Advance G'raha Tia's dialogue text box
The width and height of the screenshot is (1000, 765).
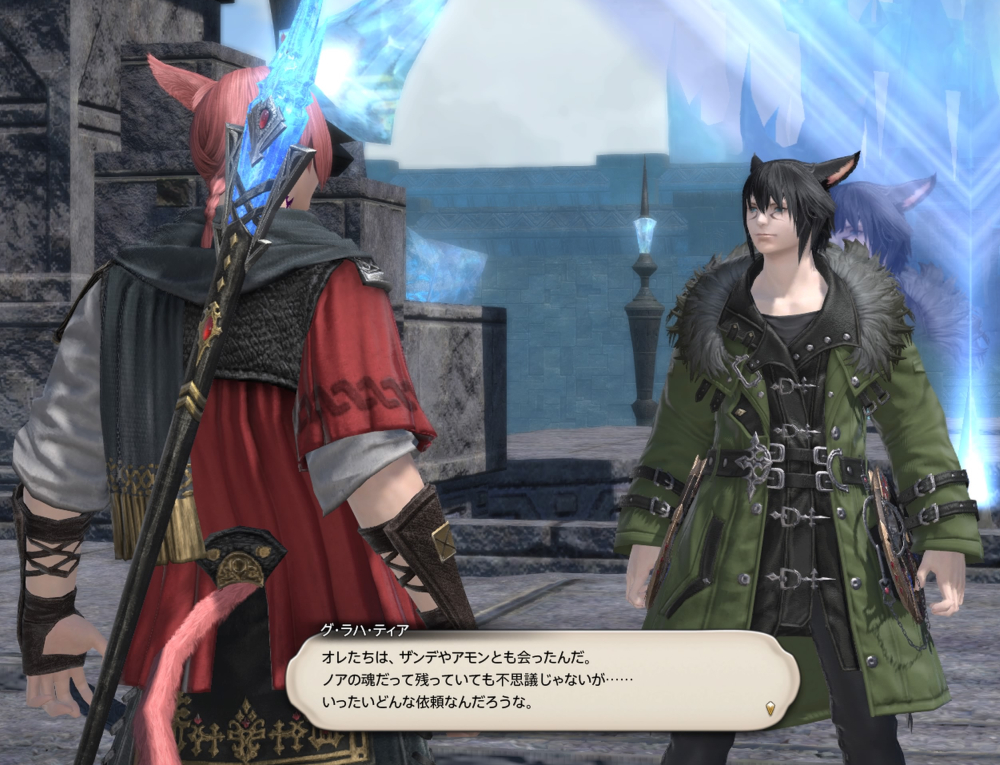click(x=540, y=681)
